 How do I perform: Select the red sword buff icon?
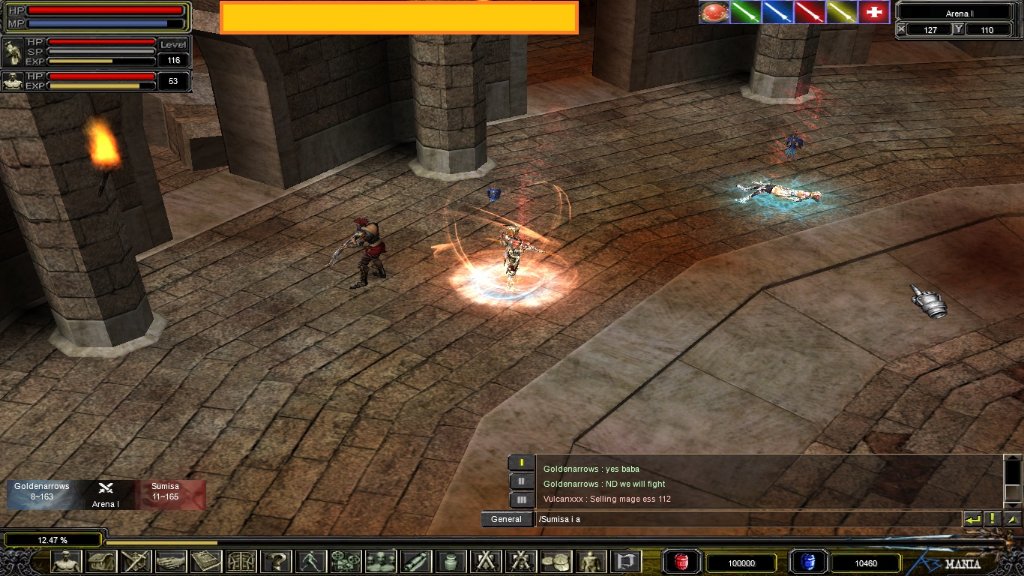pyautogui.click(x=809, y=12)
